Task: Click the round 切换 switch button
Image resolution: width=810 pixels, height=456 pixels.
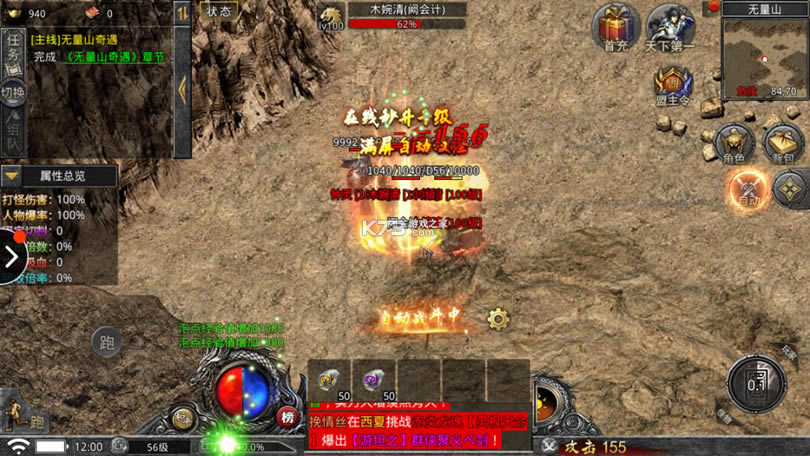Action: click(x=13, y=91)
